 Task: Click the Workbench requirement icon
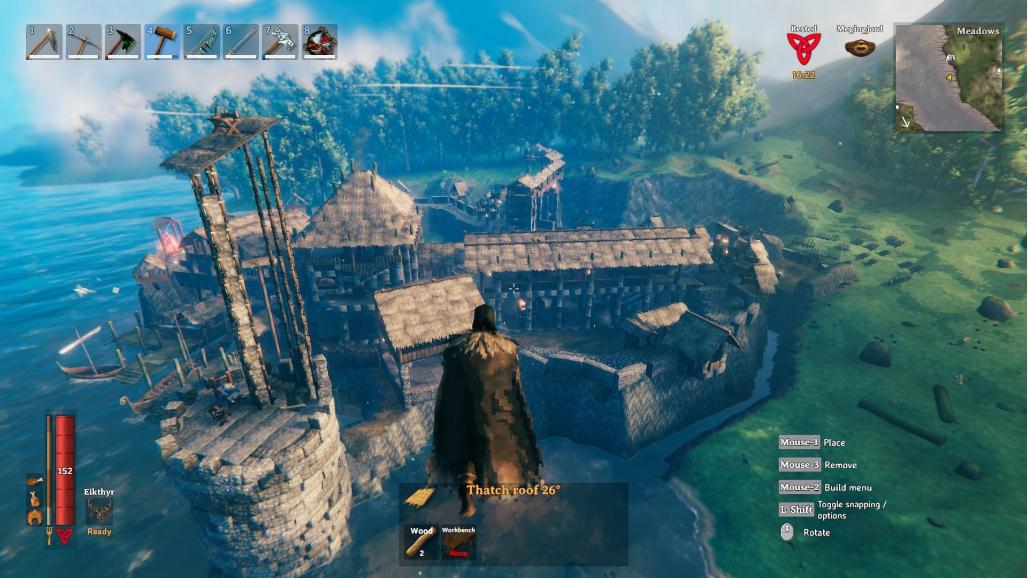(x=459, y=540)
